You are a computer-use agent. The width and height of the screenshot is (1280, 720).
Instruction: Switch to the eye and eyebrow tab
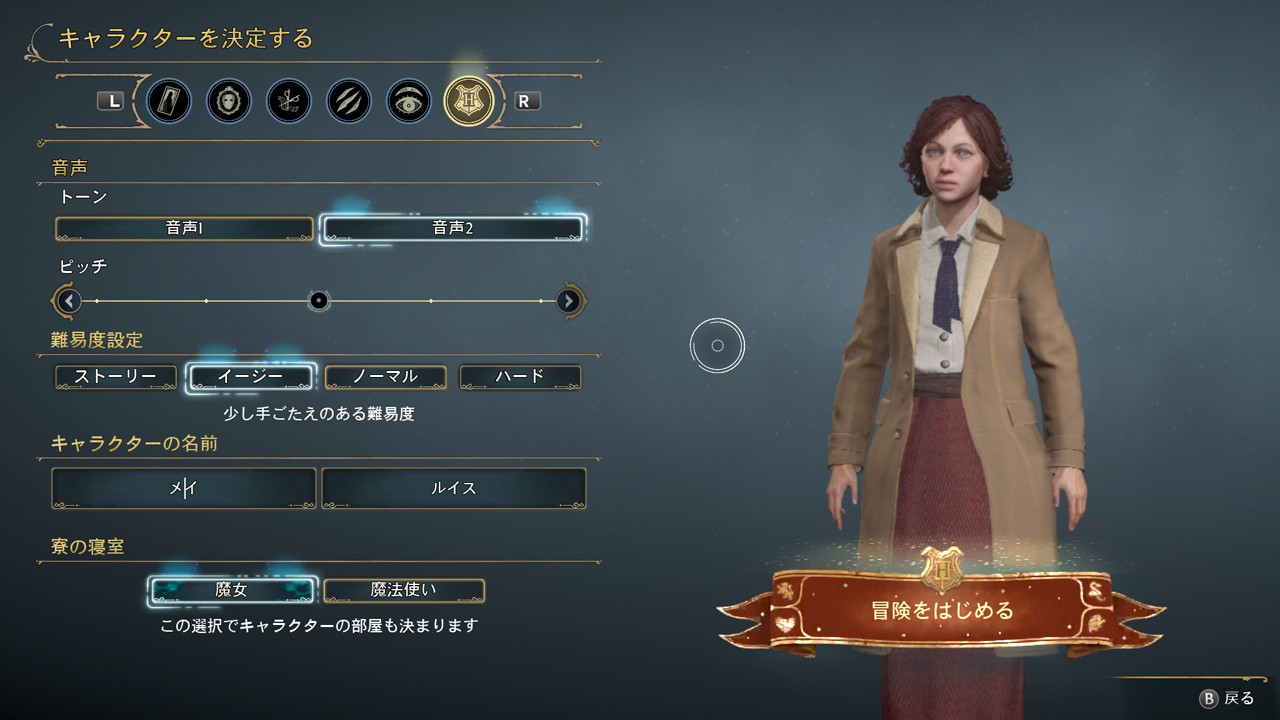coord(409,101)
